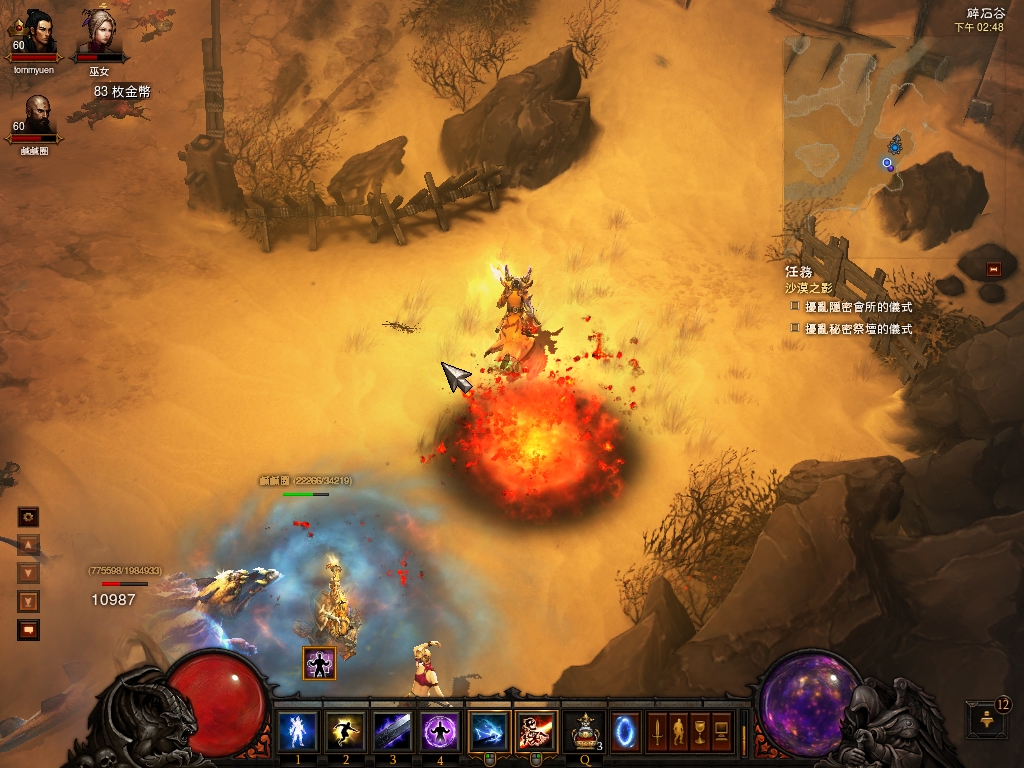Click tommyuen's party portrait
Viewport: 1024px width, 768px height.
point(39,34)
